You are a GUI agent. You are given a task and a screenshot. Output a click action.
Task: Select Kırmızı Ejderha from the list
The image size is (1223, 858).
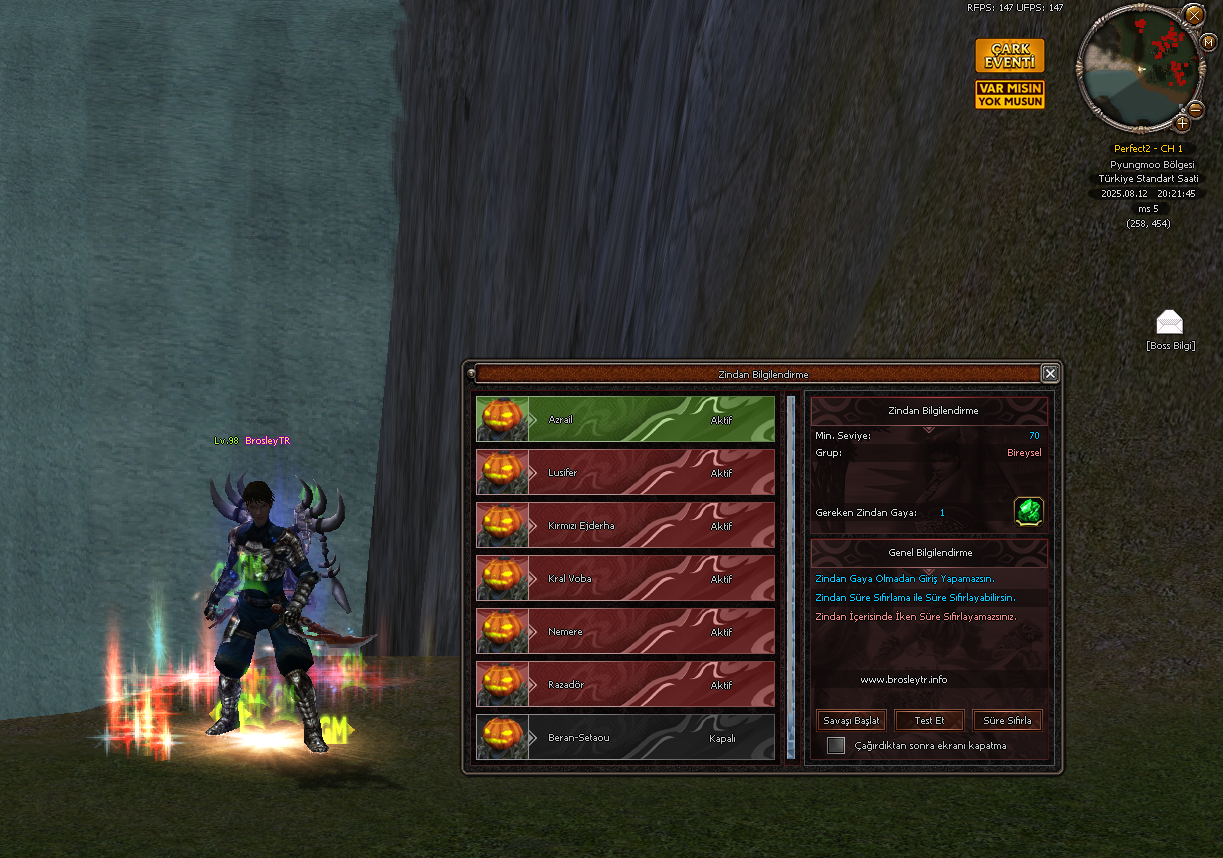pyautogui.click(x=626, y=526)
